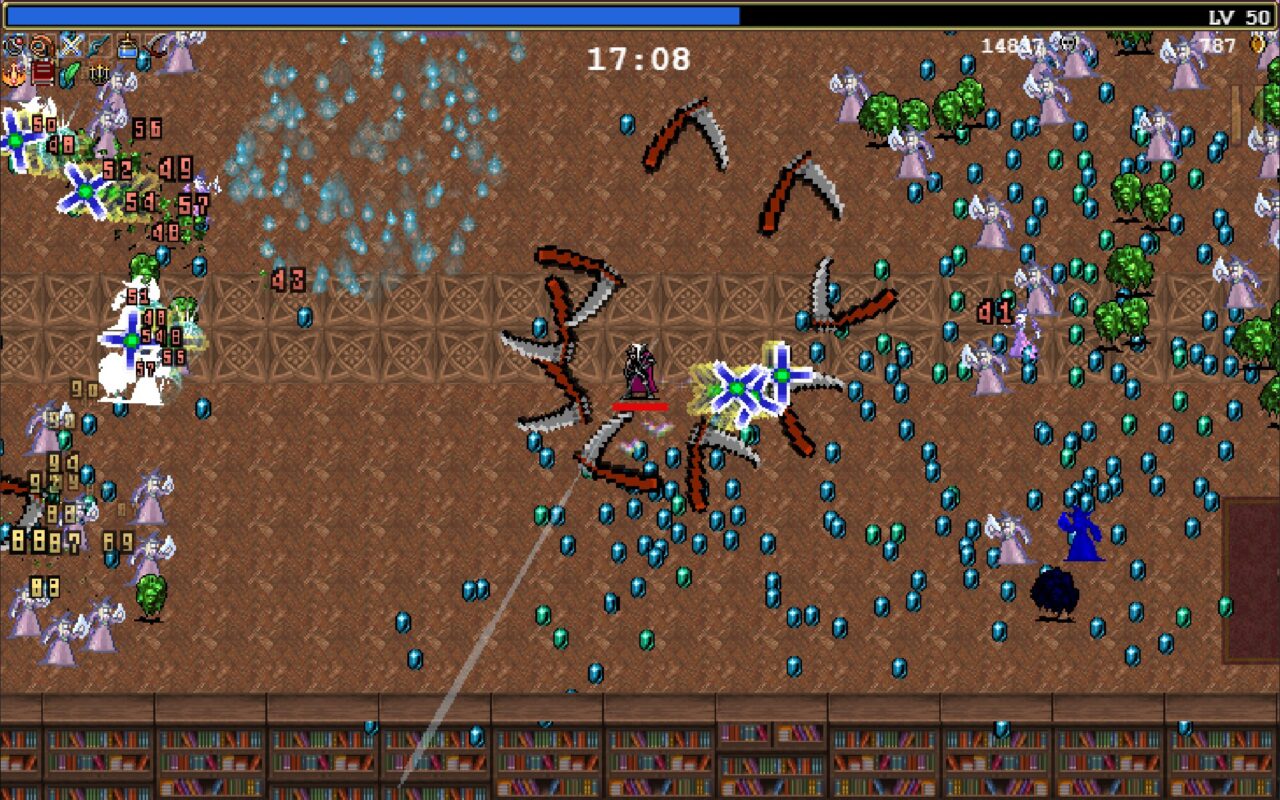
Task: Select the red Empty Tome icon
Action: pos(43,73)
